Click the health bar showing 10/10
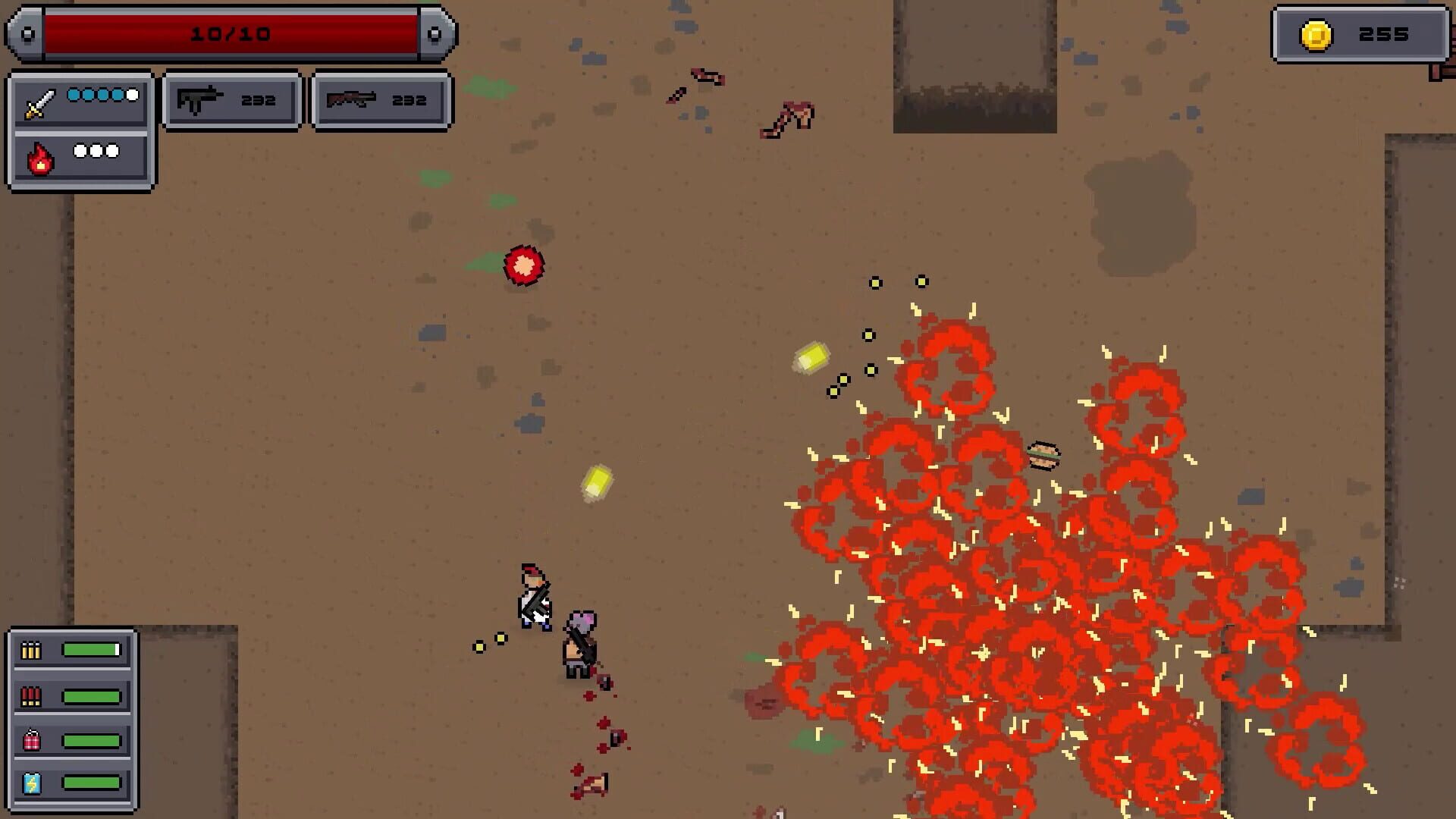 pyautogui.click(x=231, y=33)
